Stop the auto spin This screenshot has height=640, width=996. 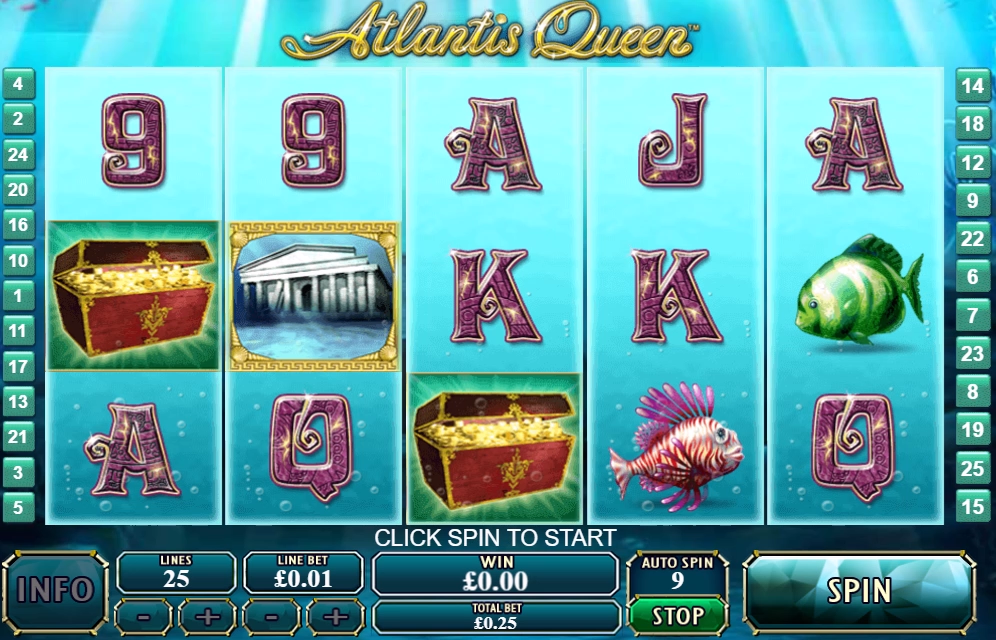(x=677, y=614)
